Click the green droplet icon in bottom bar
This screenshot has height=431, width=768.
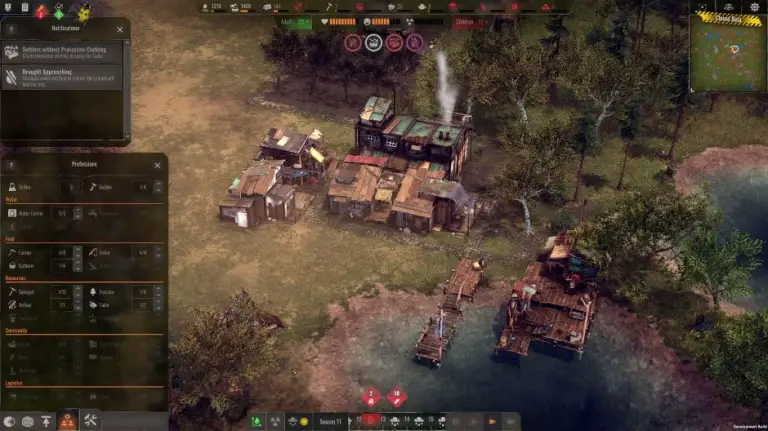[257, 422]
